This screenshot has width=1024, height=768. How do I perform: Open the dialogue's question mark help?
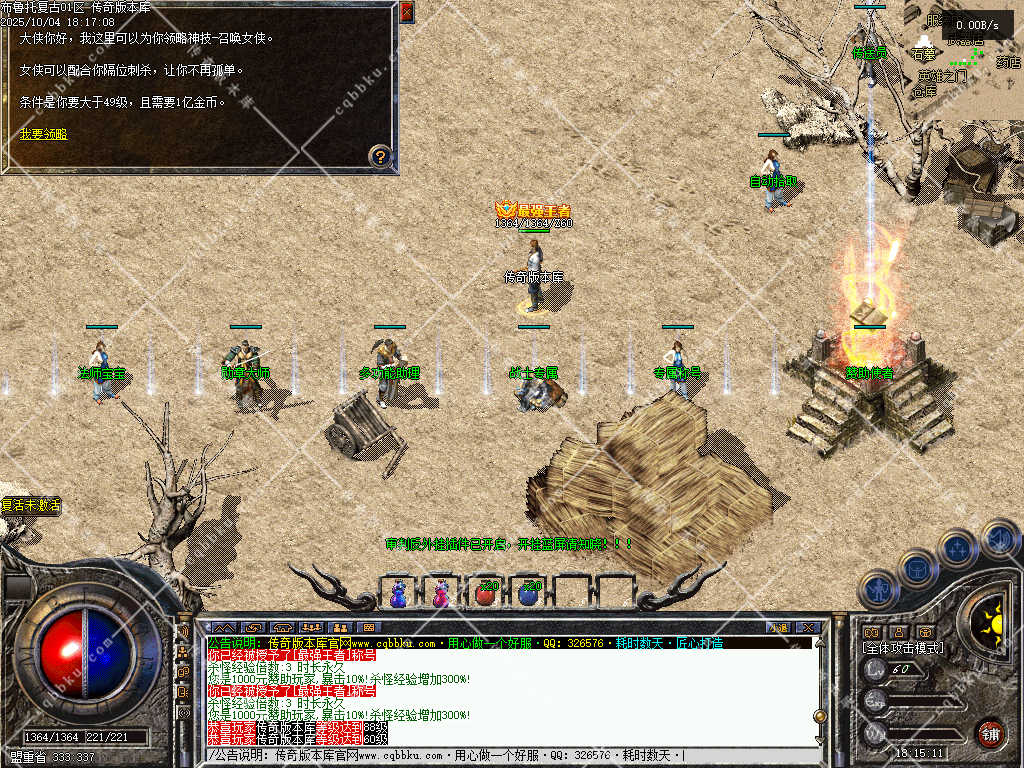tap(380, 155)
